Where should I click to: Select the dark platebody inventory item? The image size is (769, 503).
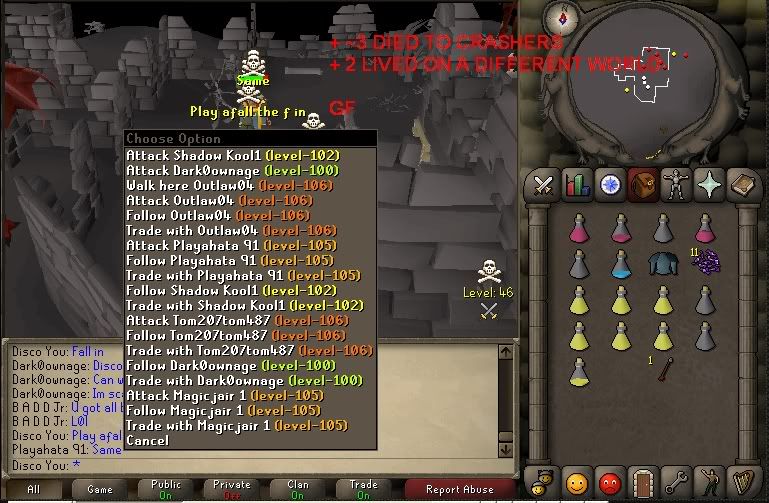pyautogui.click(x=662, y=264)
